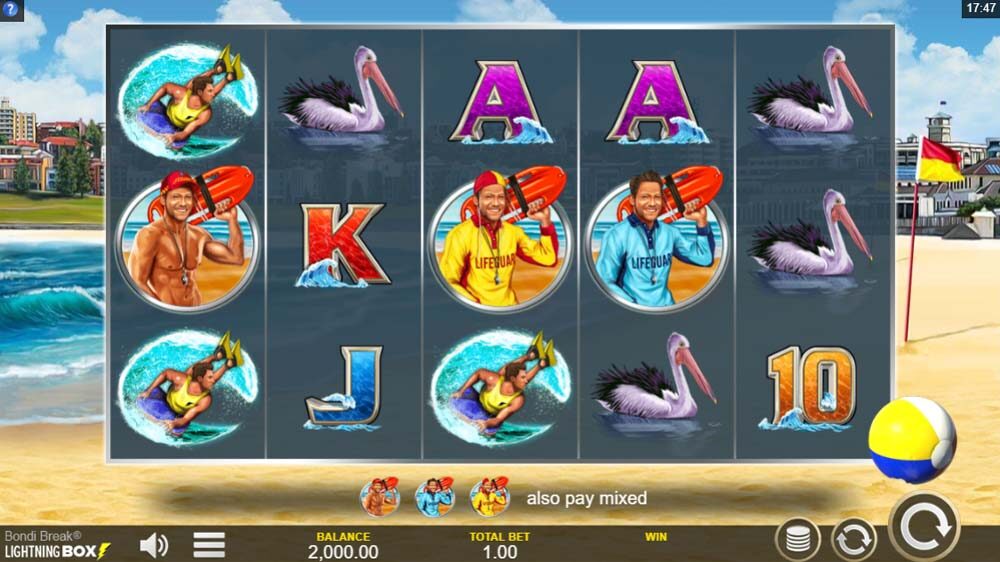Toggle the sound speaker icon
This screenshot has height=562, width=1000.
click(x=153, y=545)
